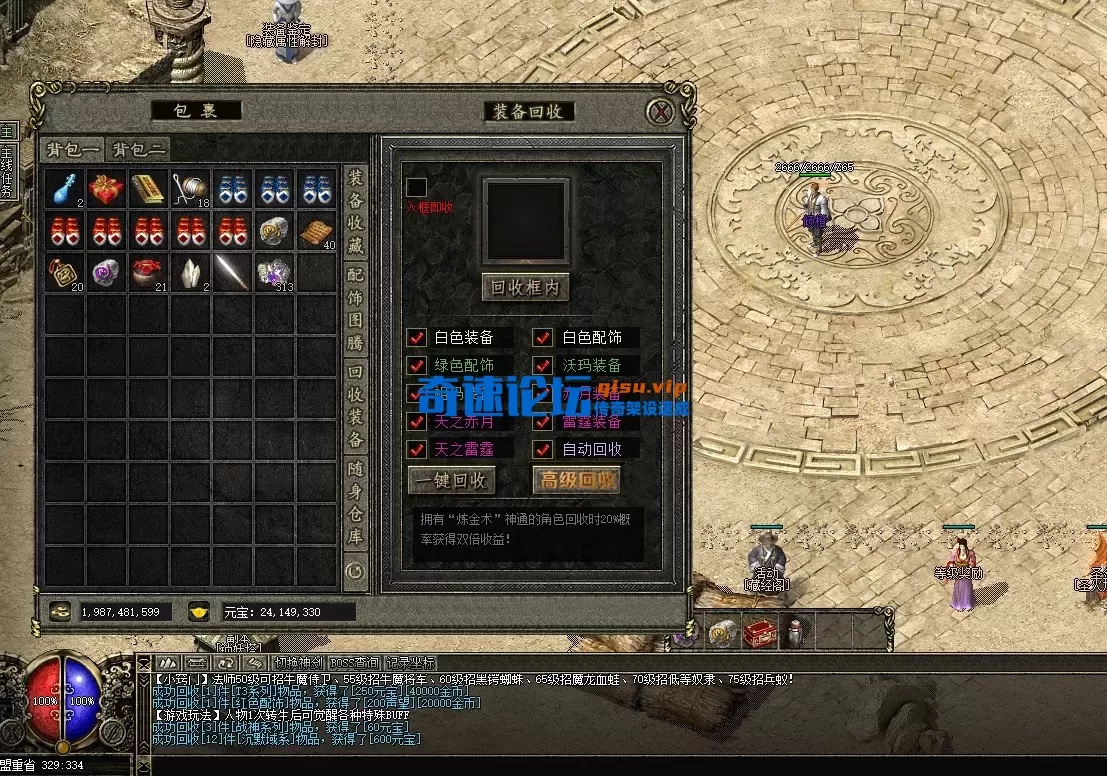Toggle the 天之雷霆 checkbox
1107x776 pixels.
click(417, 449)
